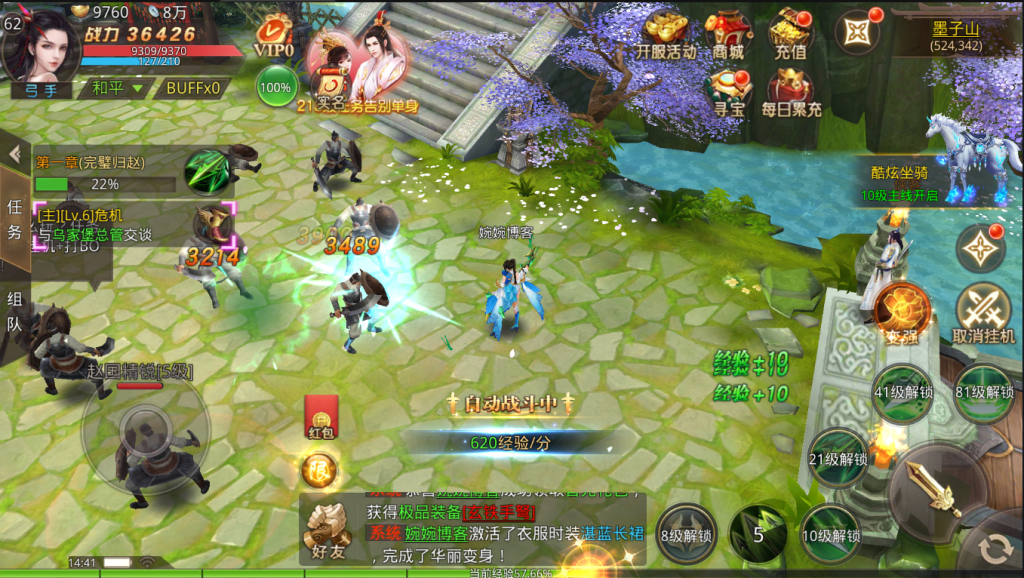The image size is (1024, 578).
Task: Switch to the 组队 team tab
Action: click(x=15, y=310)
